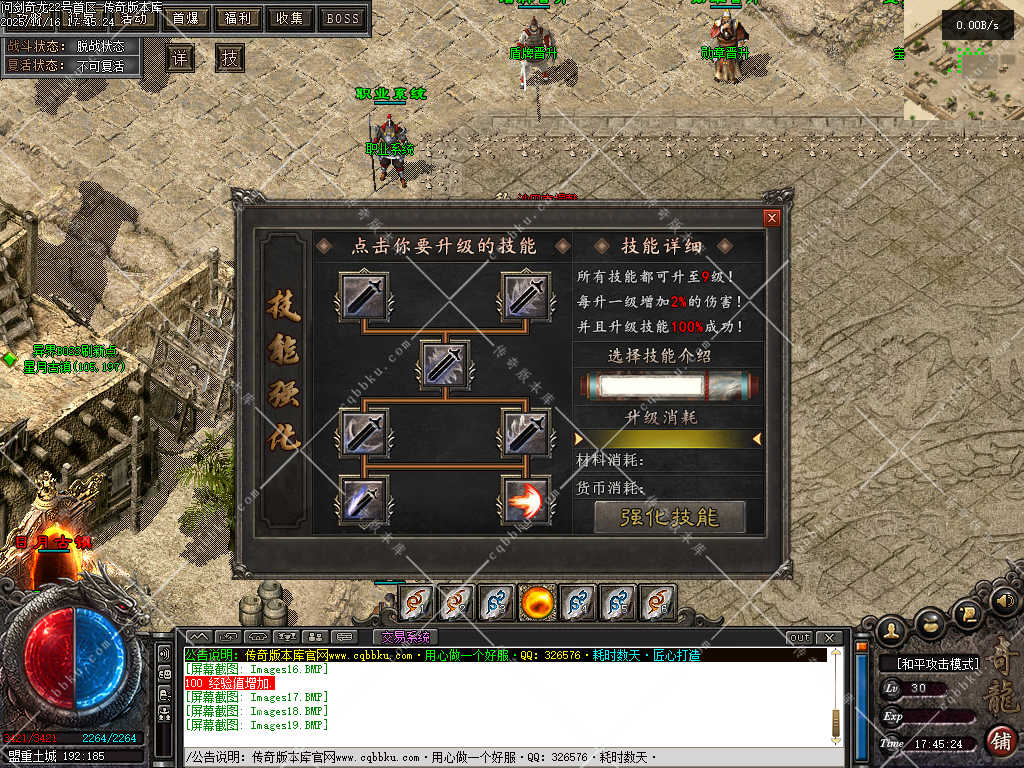Viewport: 1024px width, 768px height.
Task: Select the blue glowing sword skill
Action: 364,500
